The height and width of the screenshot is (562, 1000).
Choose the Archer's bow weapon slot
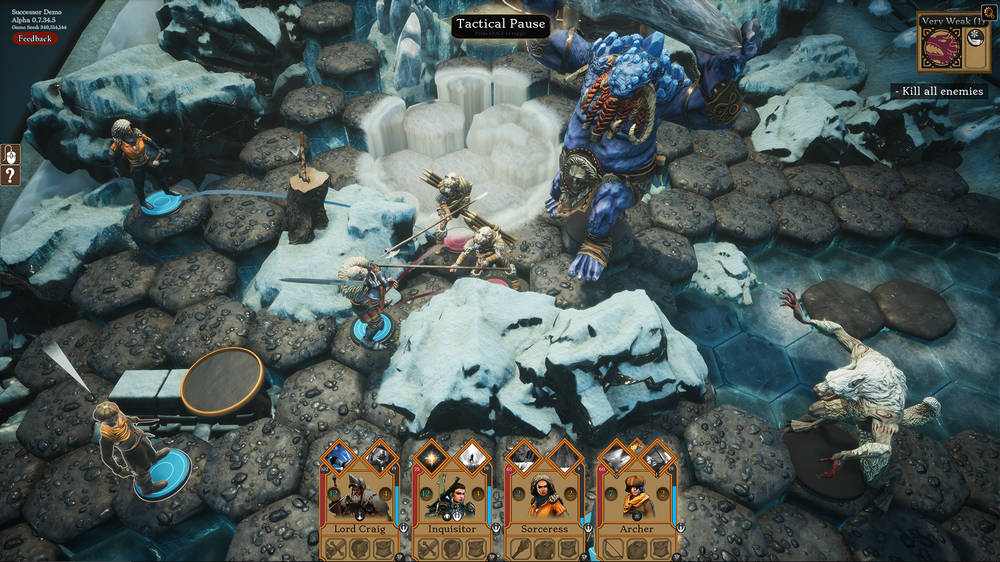[613, 549]
